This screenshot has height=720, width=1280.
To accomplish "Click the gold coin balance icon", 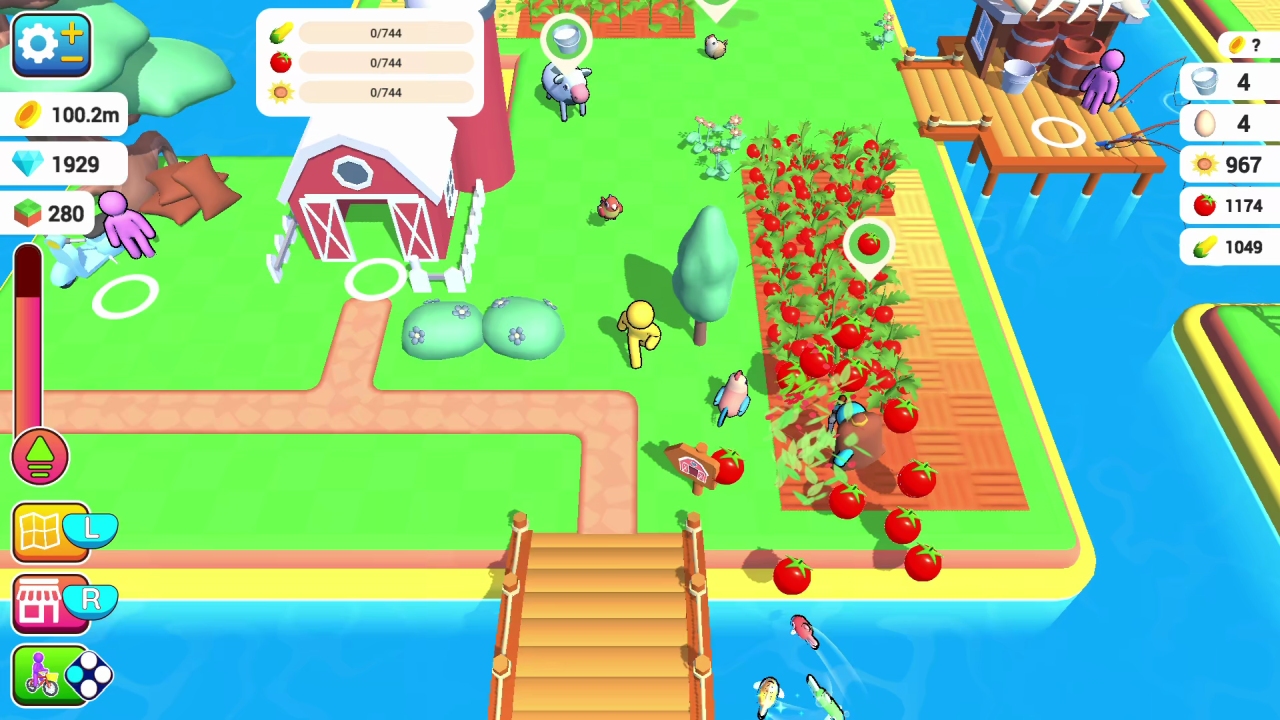I will point(25,115).
